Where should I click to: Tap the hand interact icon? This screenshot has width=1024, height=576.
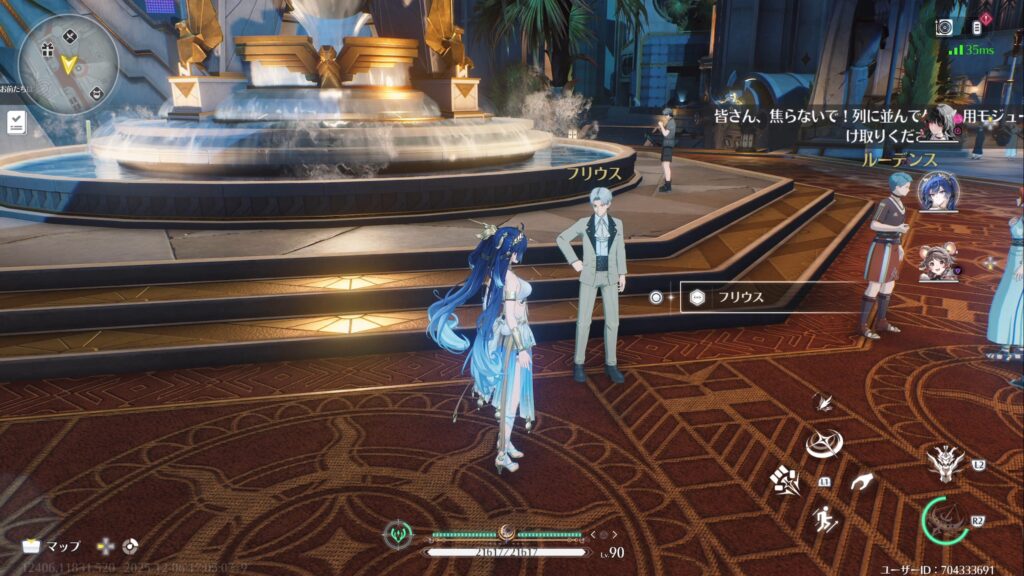(863, 484)
